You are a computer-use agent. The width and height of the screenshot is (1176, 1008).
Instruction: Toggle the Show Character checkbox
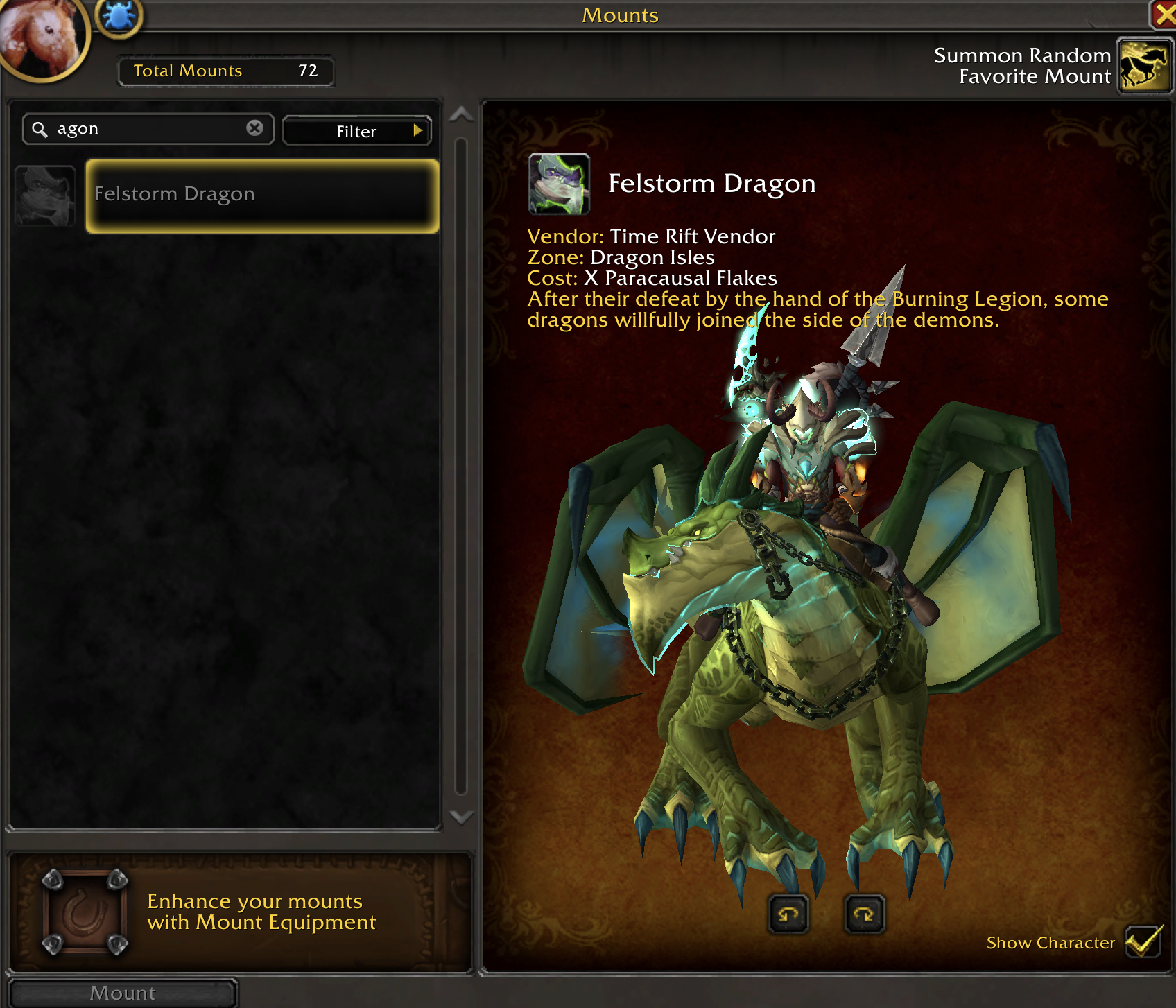(x=1142, y=941)
